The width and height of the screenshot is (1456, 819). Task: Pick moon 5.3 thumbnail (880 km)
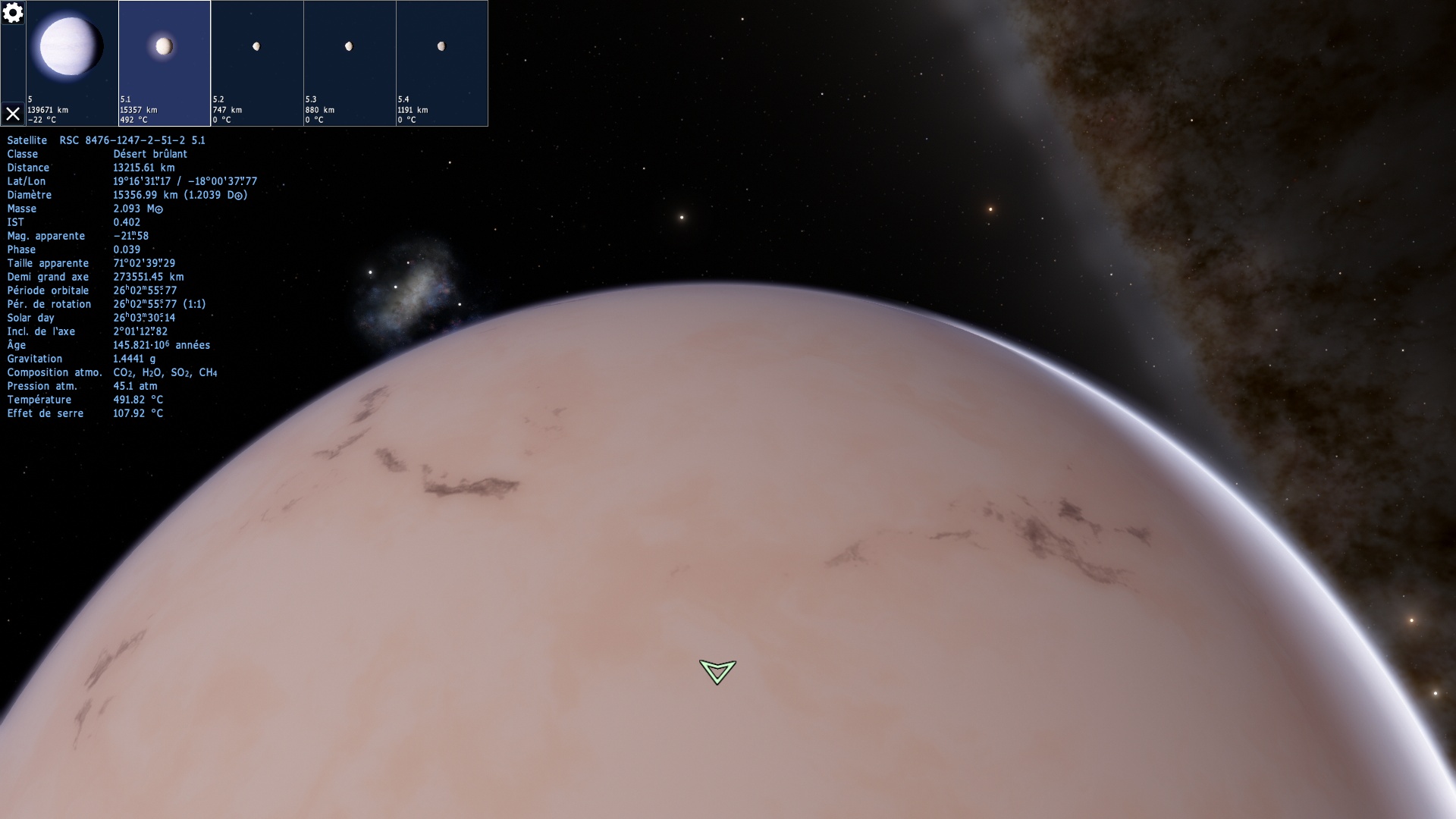tap(350, 63)
